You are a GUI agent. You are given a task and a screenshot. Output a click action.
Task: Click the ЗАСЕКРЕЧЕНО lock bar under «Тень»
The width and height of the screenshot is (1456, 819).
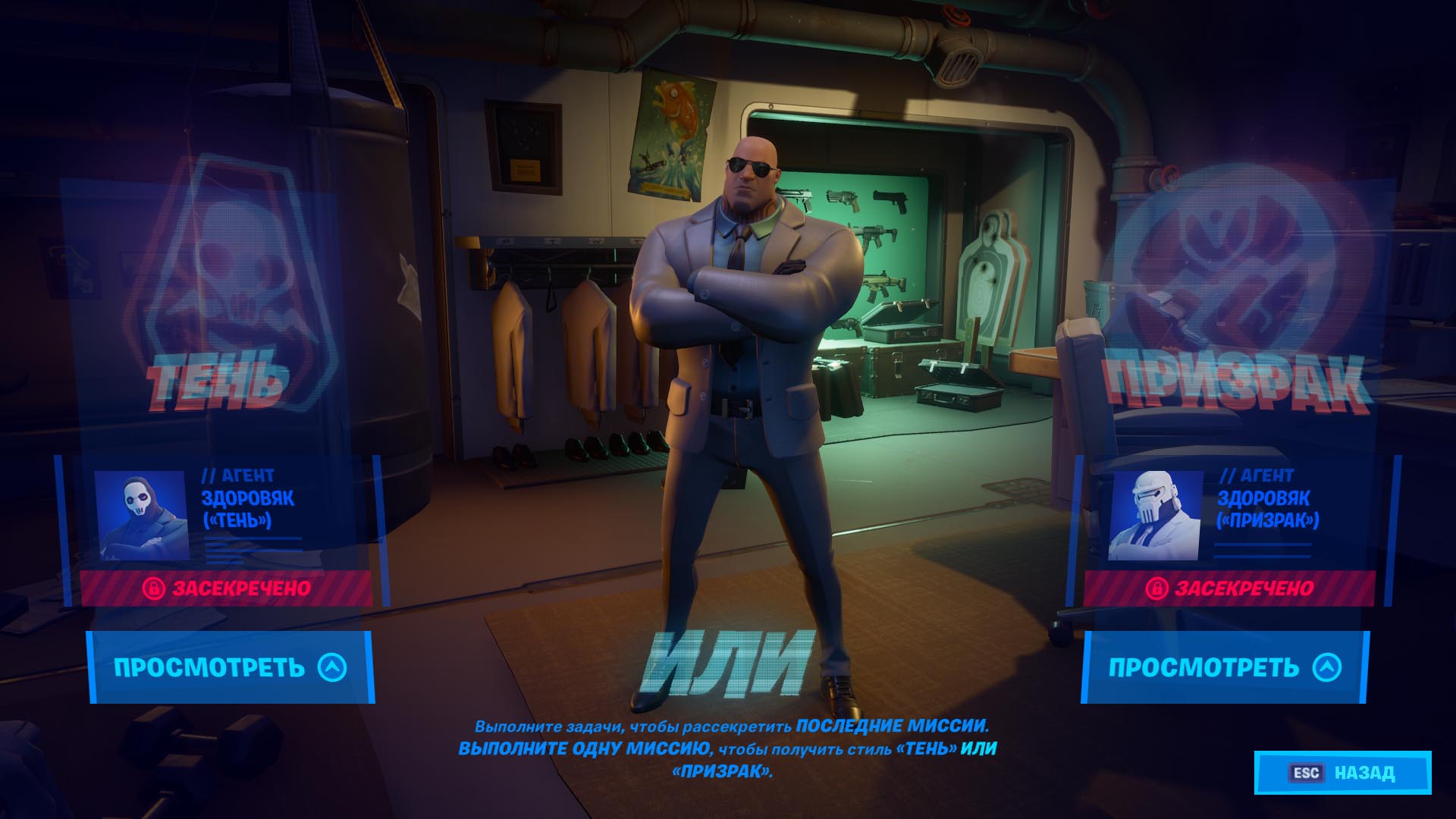226,588
